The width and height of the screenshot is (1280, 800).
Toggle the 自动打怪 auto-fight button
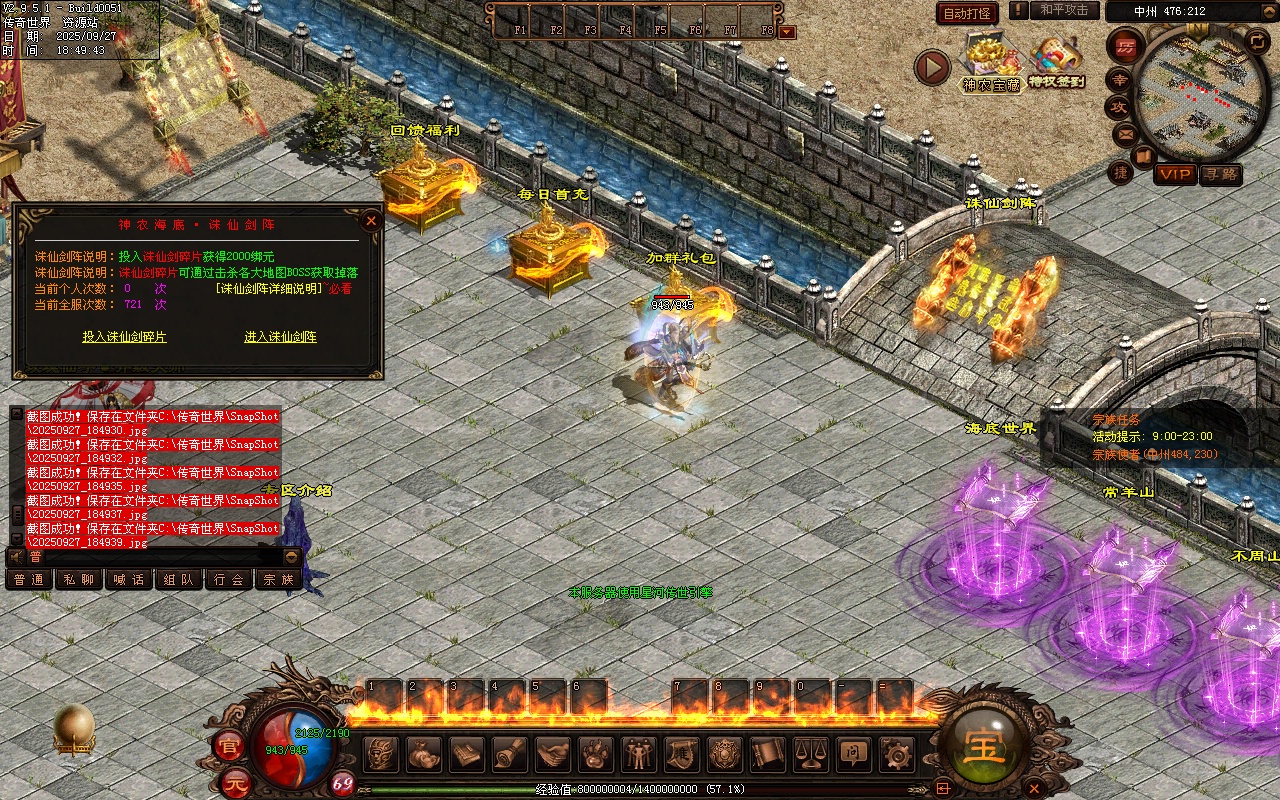pyautogui.click(x=967, y=13)
